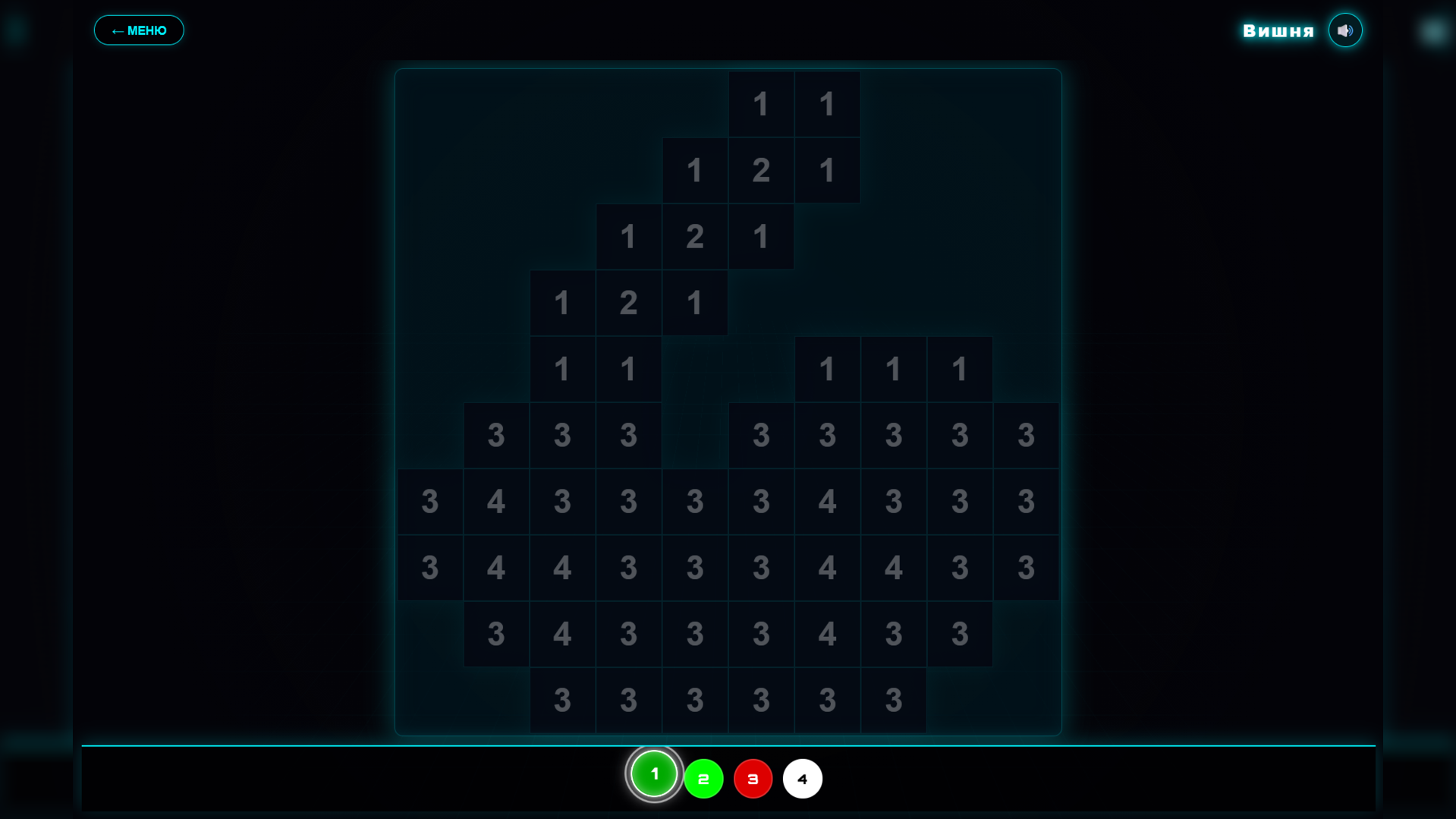This screenshot has height=819, width=1456.
Task: Select color 3 in the palette
Action: pyautogui.click(x=753, y=778)
